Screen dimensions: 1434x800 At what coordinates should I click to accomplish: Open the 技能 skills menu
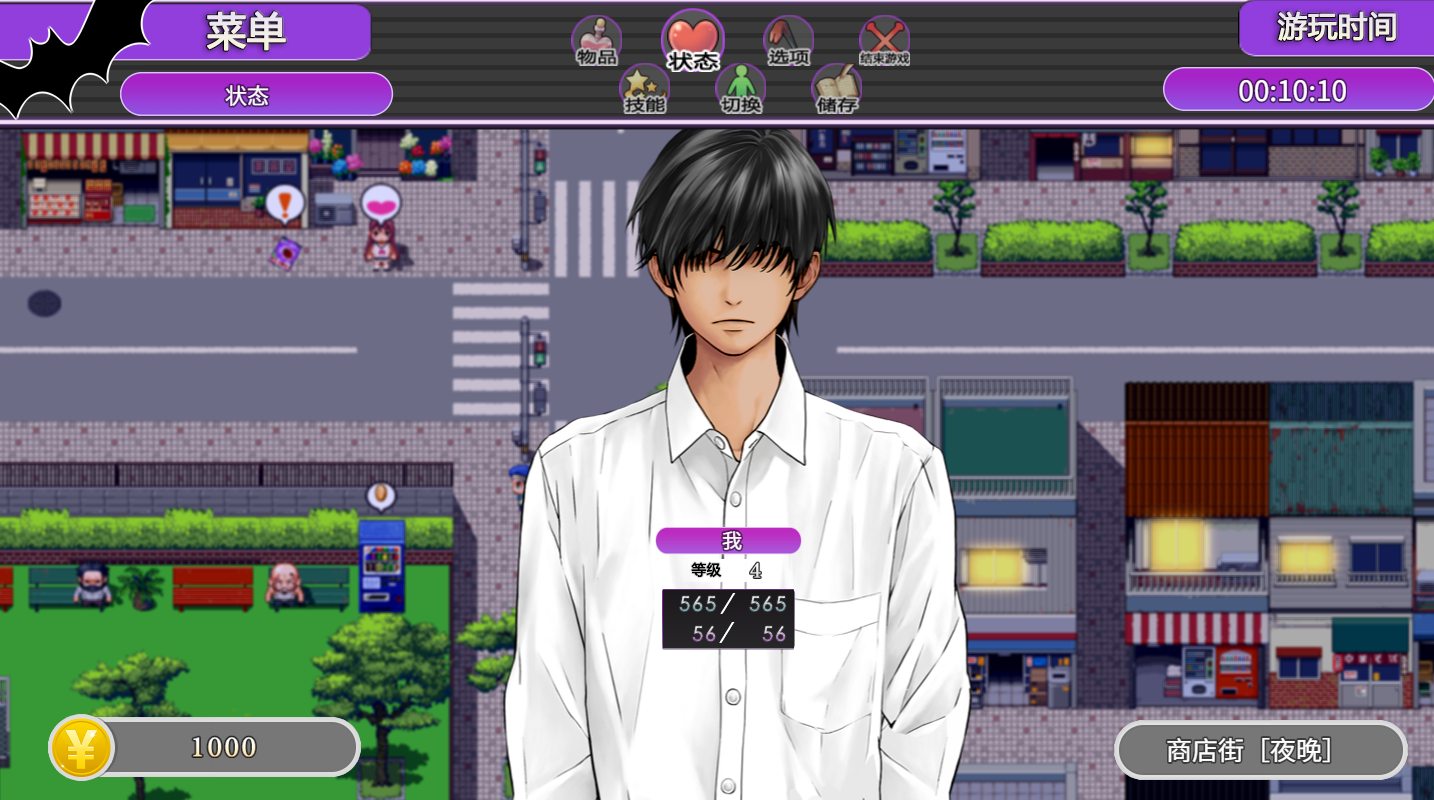[x=644, y=89]
